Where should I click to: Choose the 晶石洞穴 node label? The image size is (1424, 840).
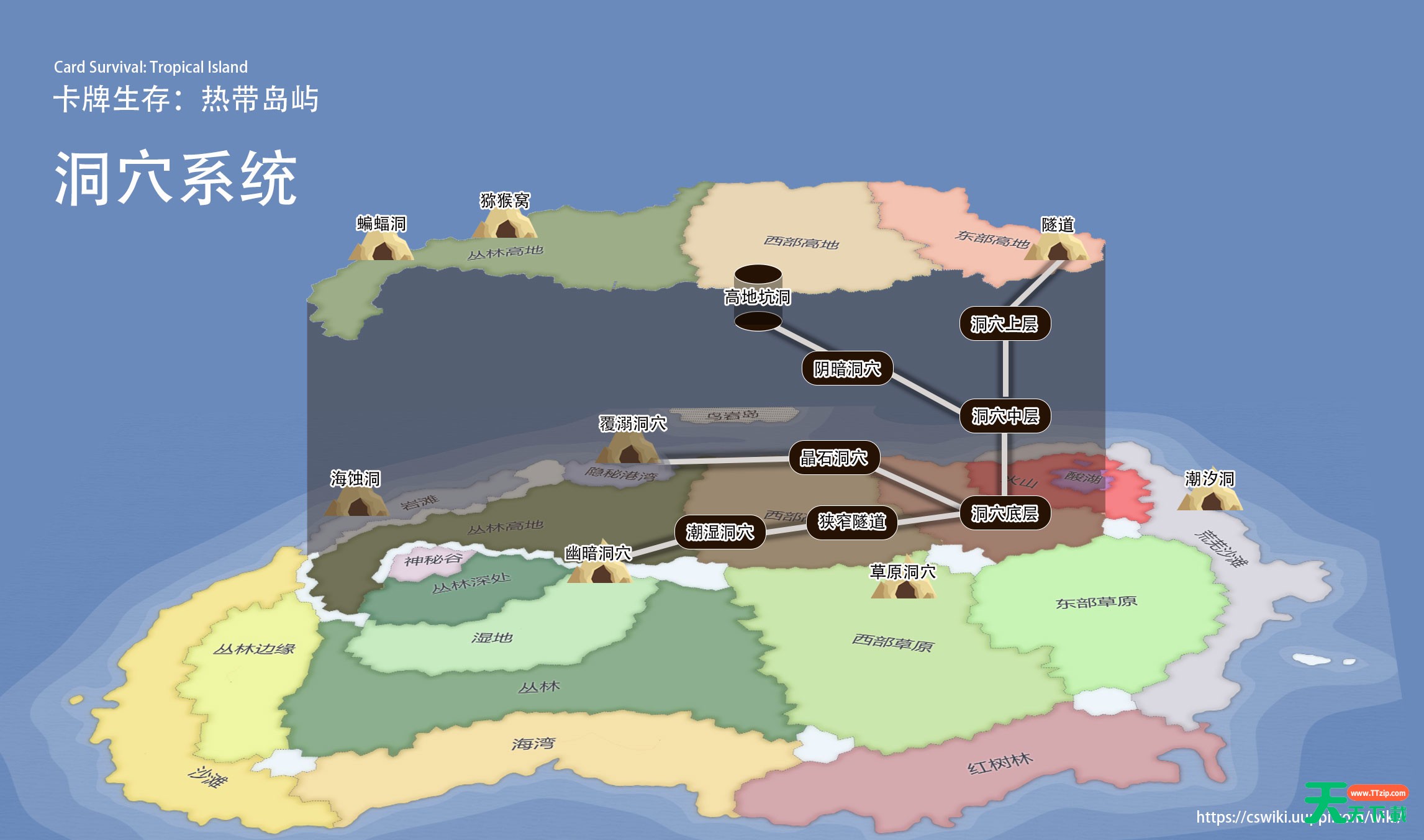pyautogui.click(x=834, y=458)
